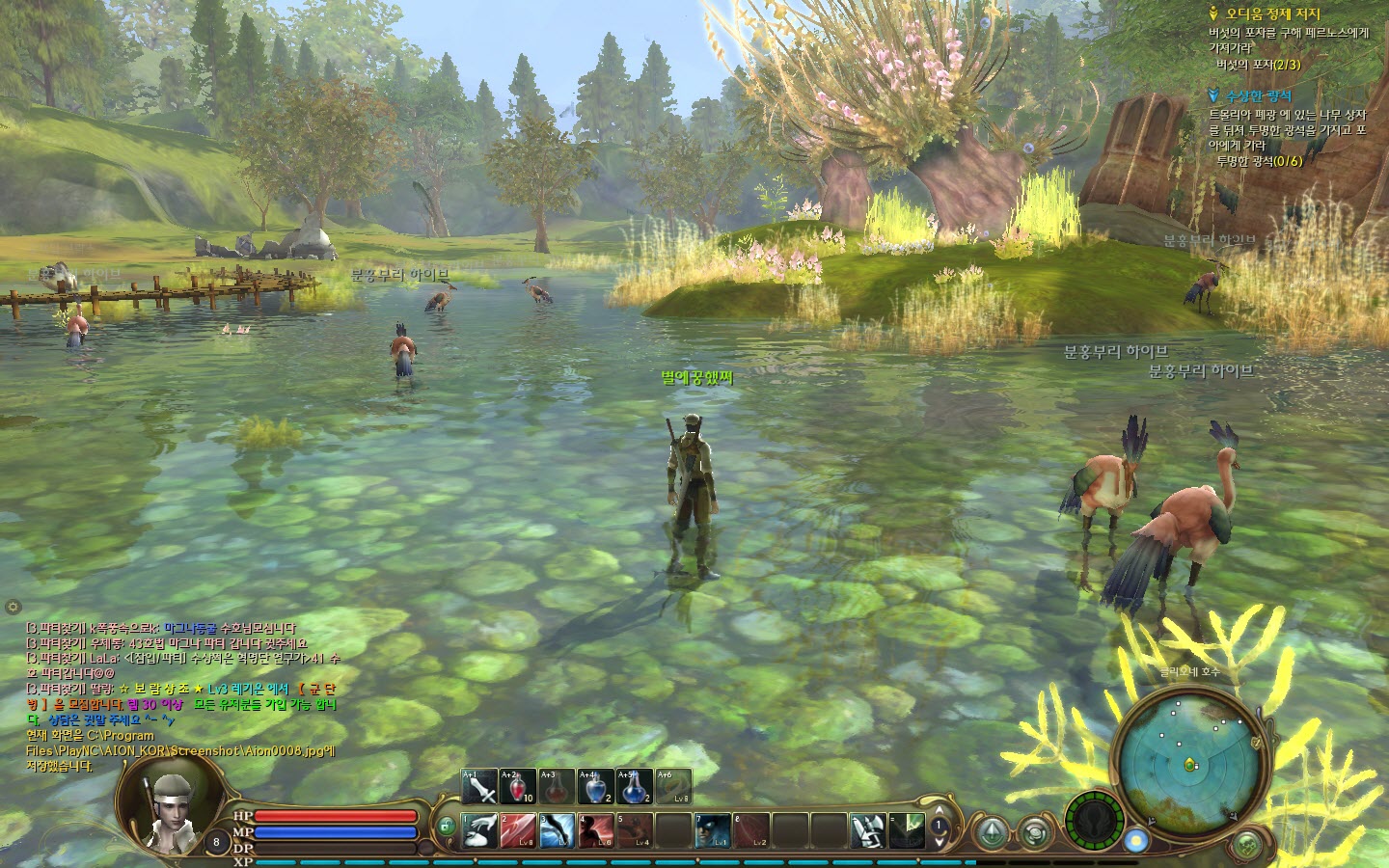Click the green skull button below the minimap
The image size is (1389, 868).
coord(1247,846)
